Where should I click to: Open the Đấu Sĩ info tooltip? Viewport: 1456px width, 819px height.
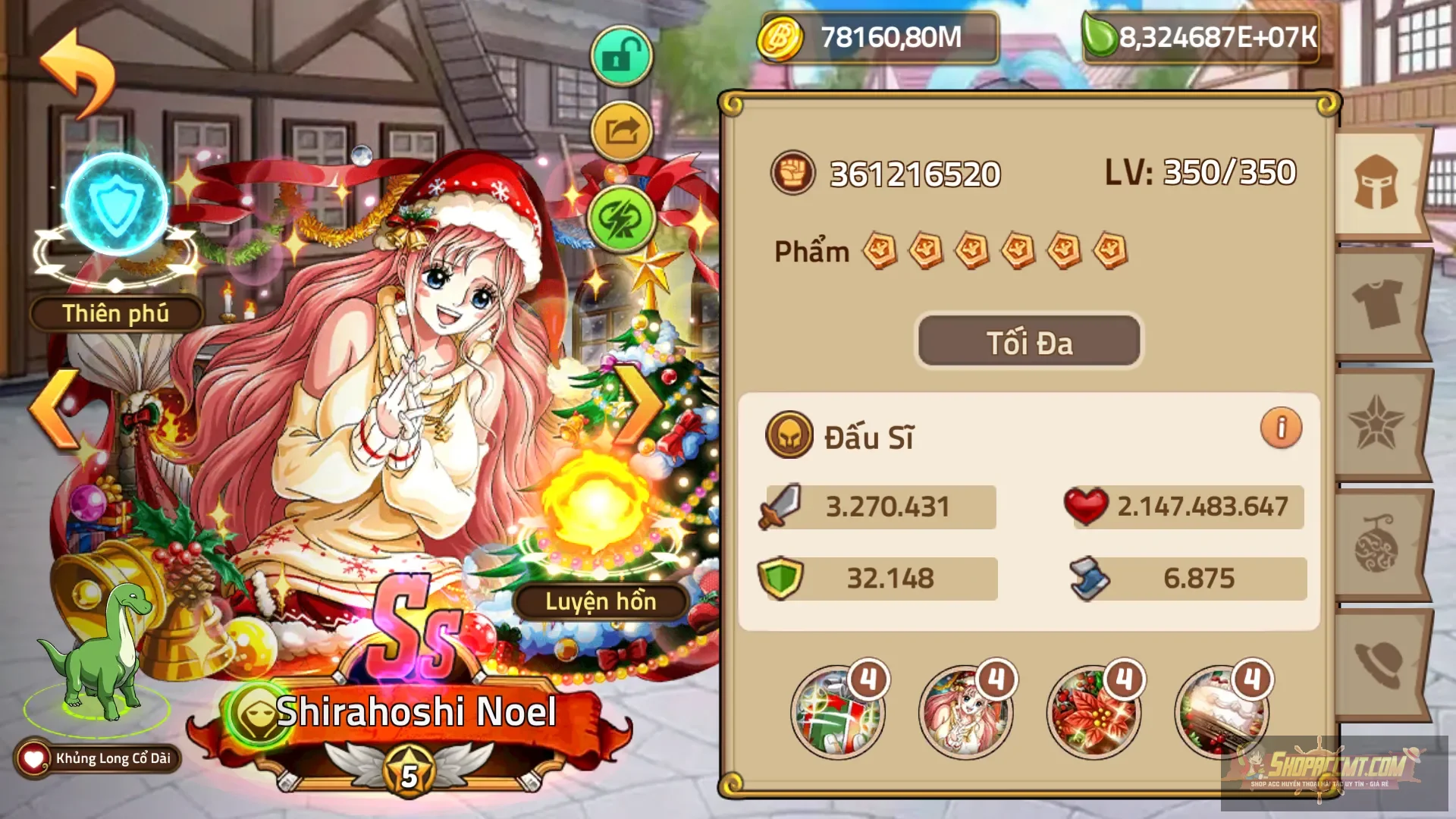(1282, 428)
